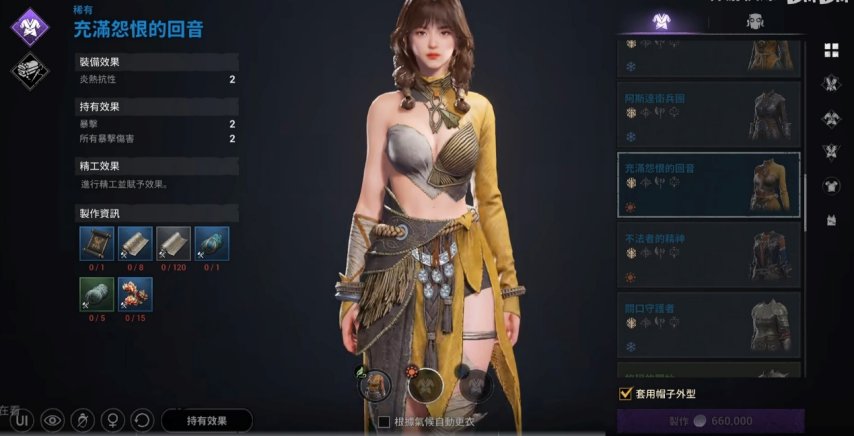This screenshot has height=436, width=854.
Task: Select the 不法者的精神 outfit entry
Action: point(708,254)
